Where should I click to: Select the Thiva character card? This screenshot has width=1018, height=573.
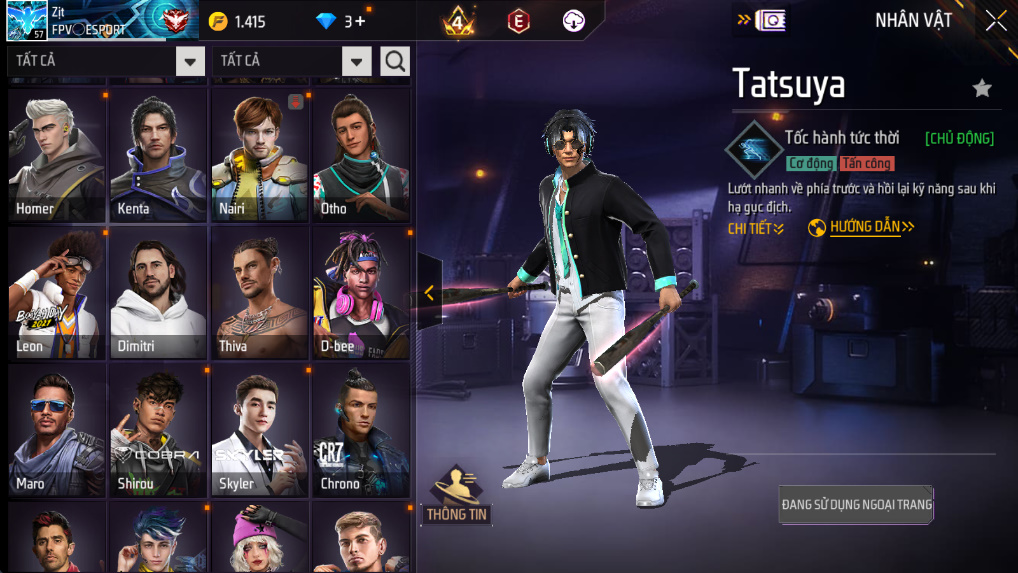[x=259, y=292]
